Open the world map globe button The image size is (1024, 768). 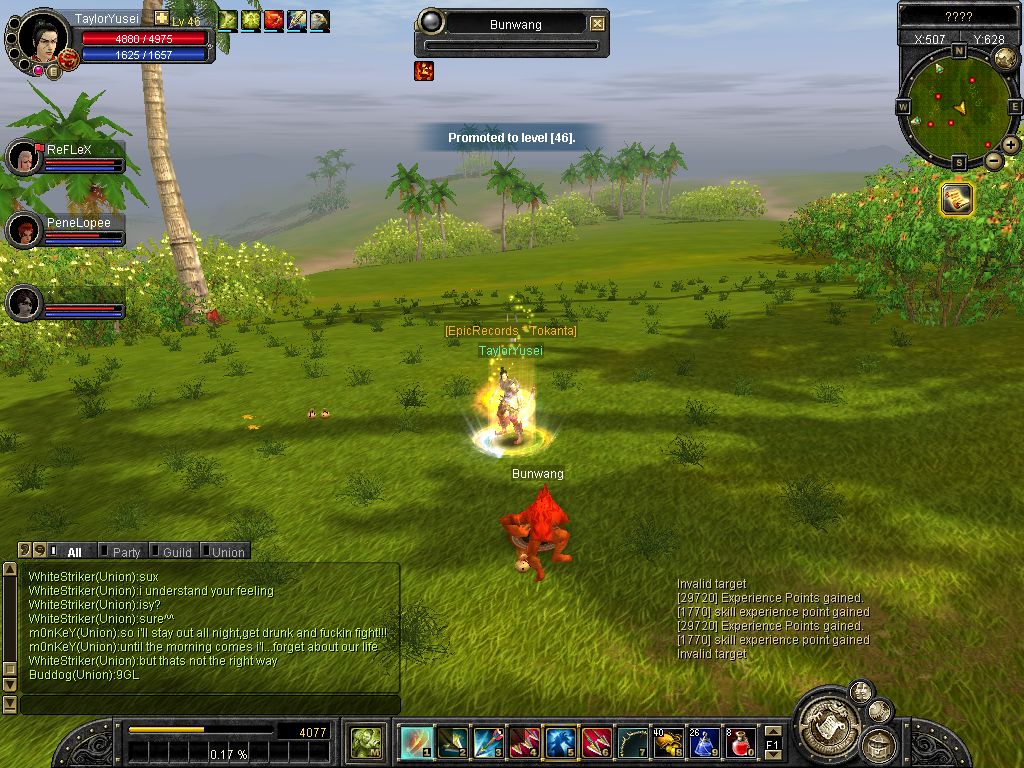click(1005, 59)
